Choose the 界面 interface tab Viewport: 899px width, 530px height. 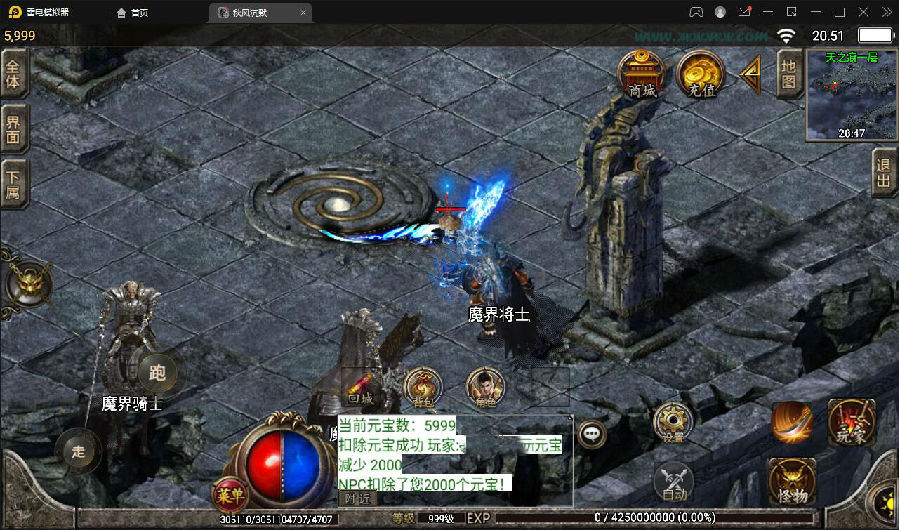[x=13, y=129]
